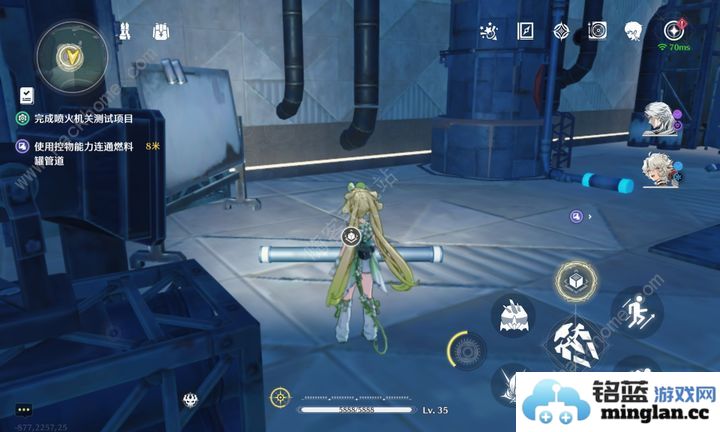
Task: Open the chat bubble button
Action: click(x=24, y=409)
